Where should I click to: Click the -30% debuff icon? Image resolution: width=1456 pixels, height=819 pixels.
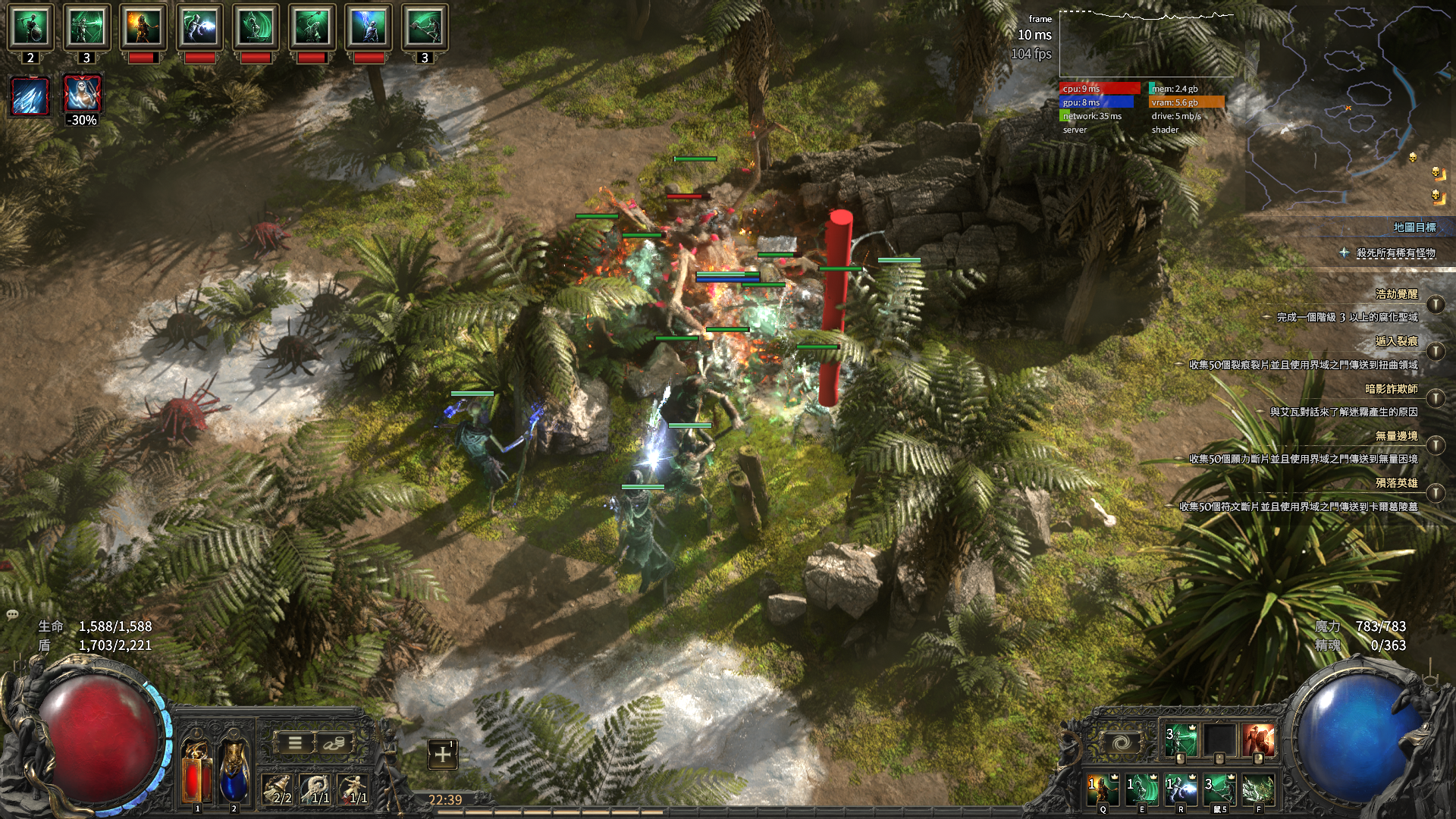coord(82,96)
